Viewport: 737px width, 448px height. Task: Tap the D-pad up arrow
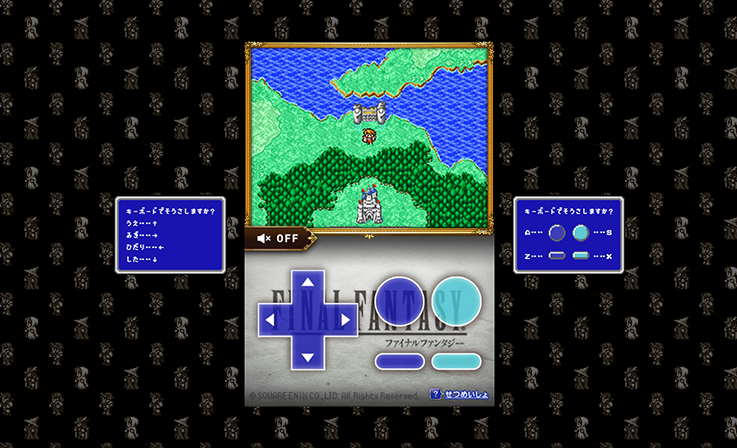pyautogui.click(x=306, y=283)
